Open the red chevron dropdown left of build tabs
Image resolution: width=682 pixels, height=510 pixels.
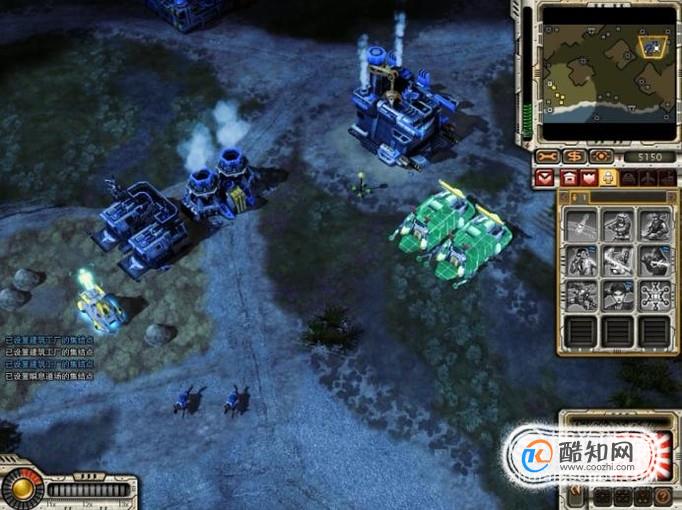pyautogui.click(x=545, y=178)
